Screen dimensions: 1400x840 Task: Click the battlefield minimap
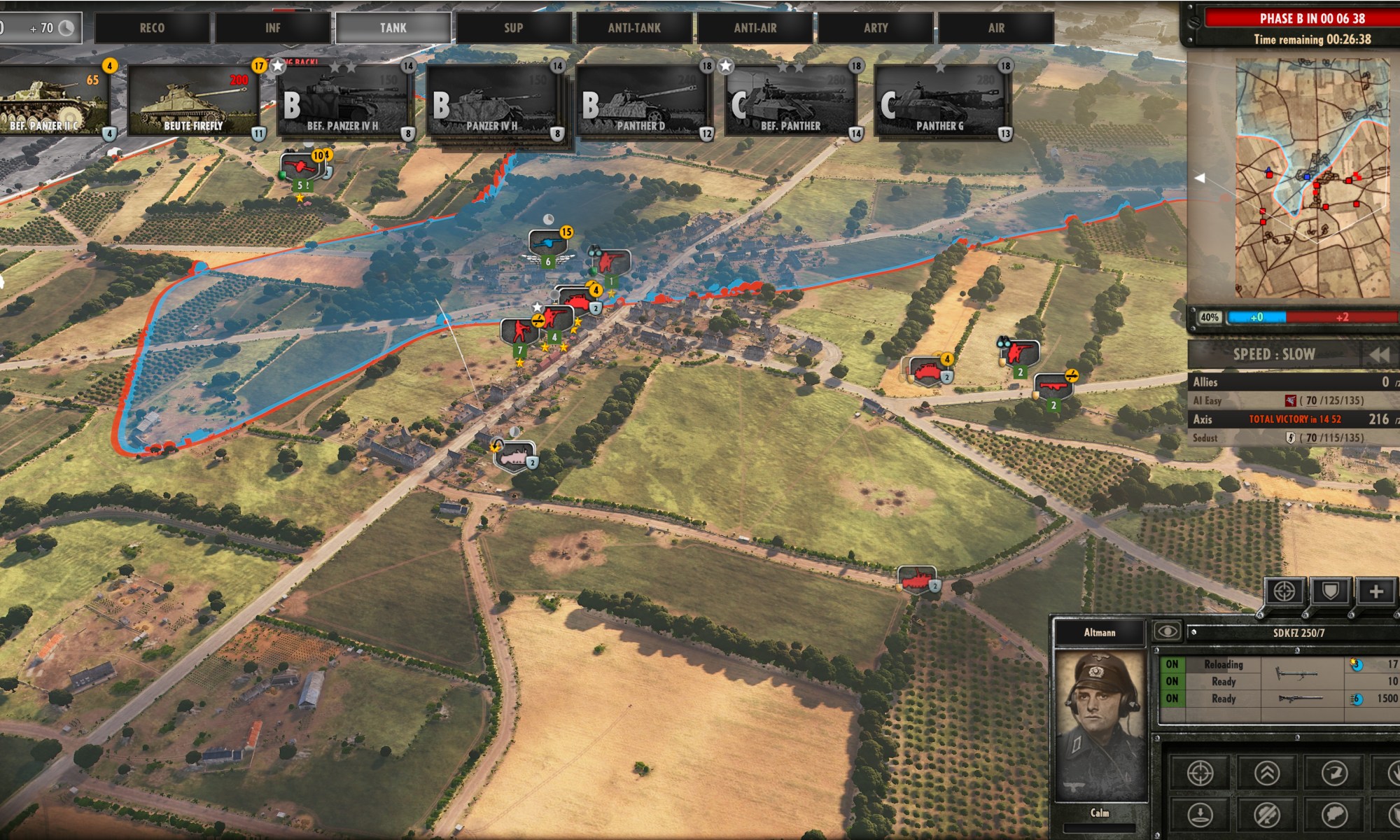[x=1312, y=178]
